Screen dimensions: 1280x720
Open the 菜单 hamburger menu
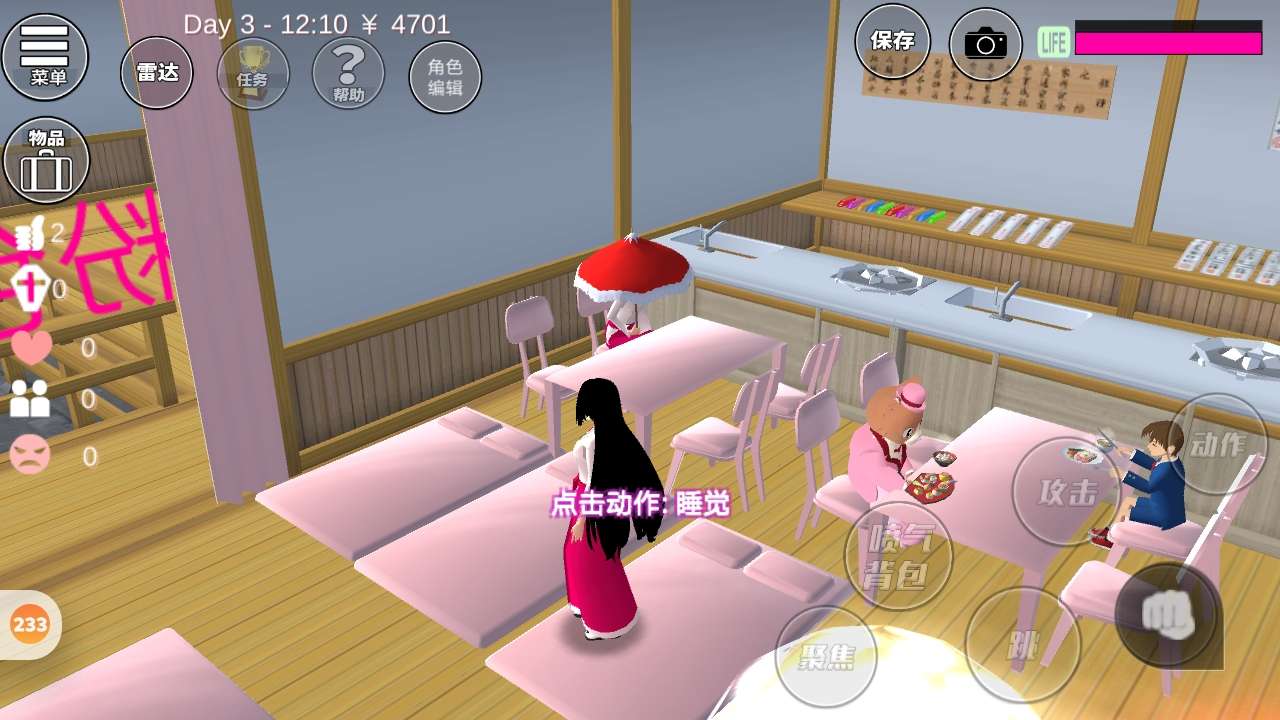click(x=45, y=56)
